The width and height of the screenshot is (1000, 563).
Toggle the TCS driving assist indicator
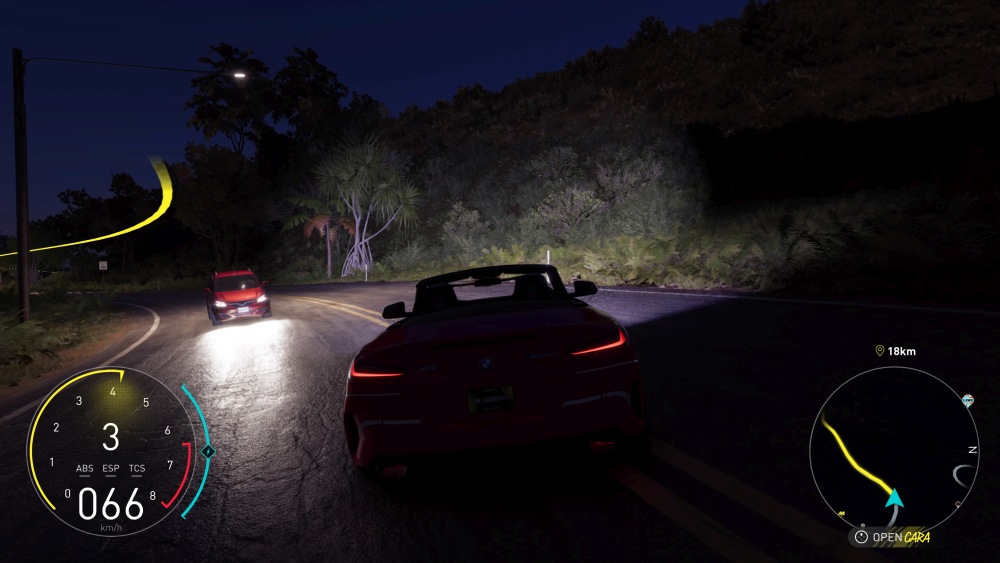click(x=137, y=468)
